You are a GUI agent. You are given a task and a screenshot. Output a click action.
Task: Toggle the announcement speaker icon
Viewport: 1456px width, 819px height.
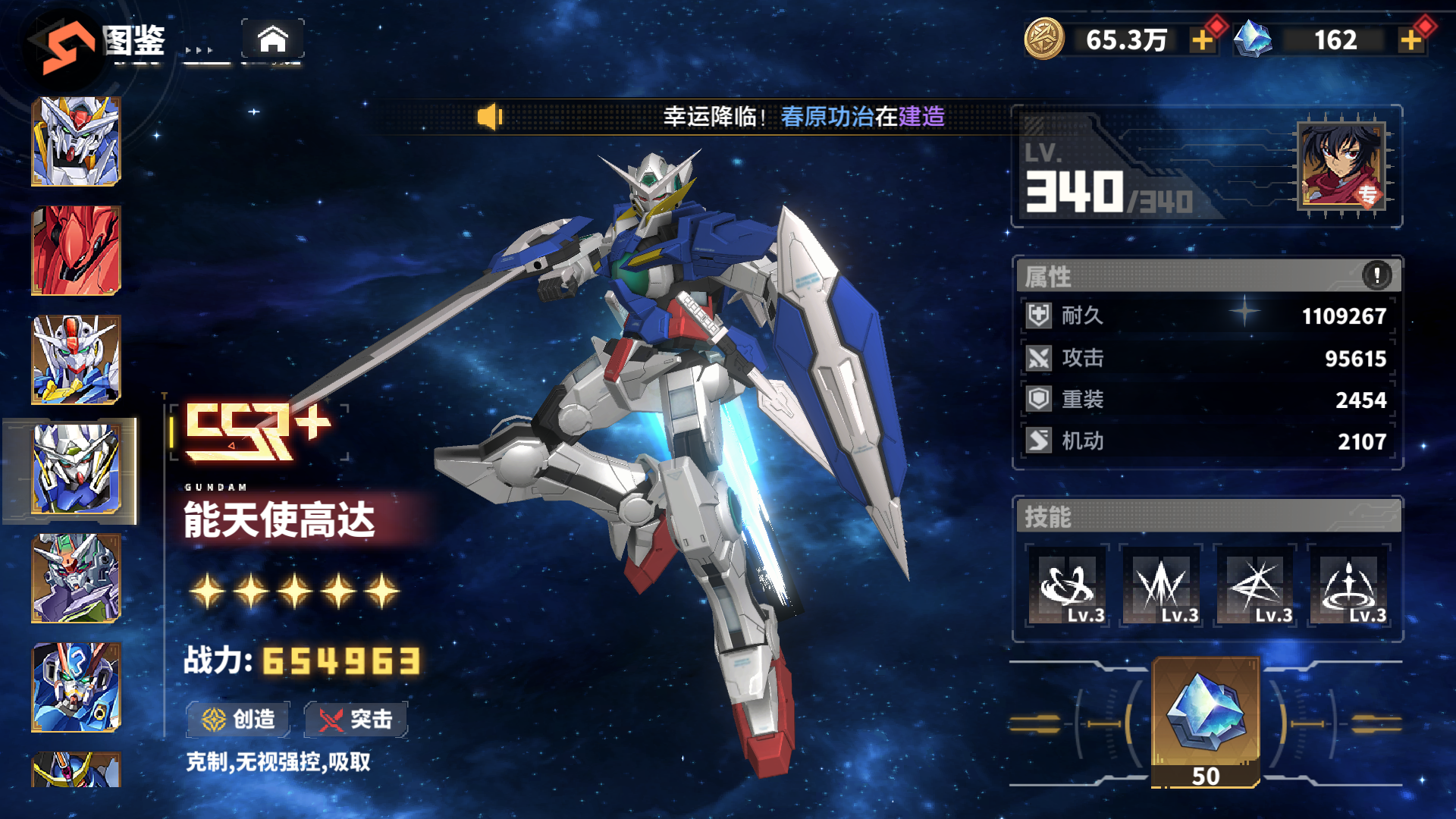pyautogui.click(x=490, y=117)
